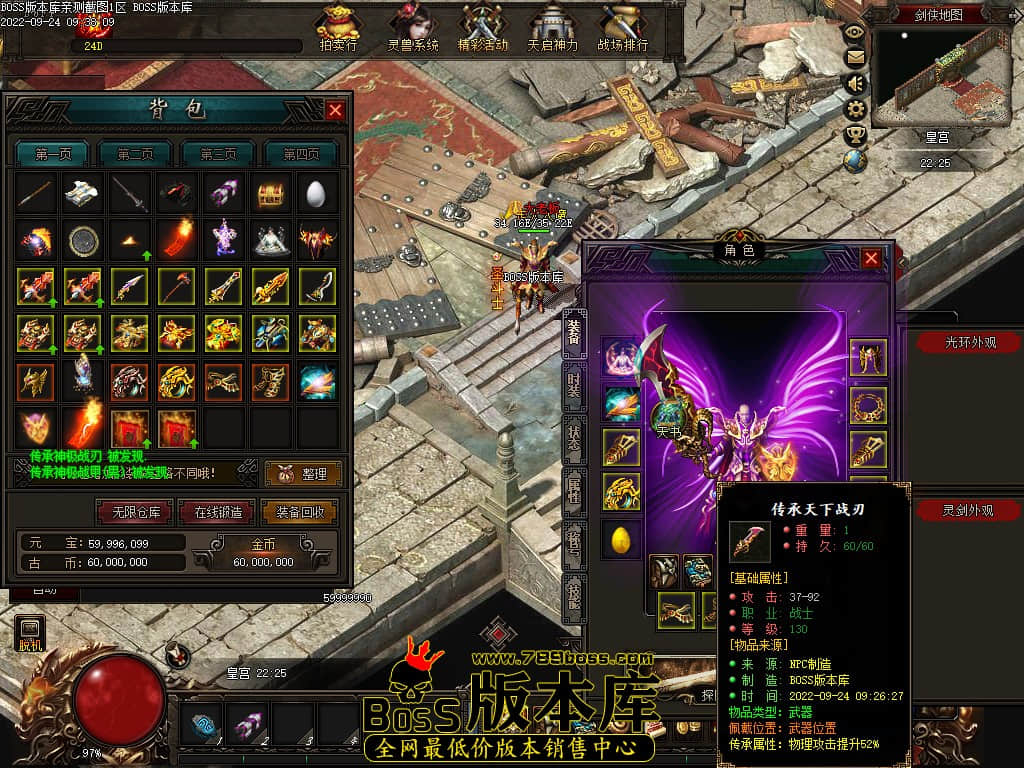The height and width of the screenshot is (768, 1024).
Task: Open the 战场排行 battlefield ranking
Action: [623, 28]
